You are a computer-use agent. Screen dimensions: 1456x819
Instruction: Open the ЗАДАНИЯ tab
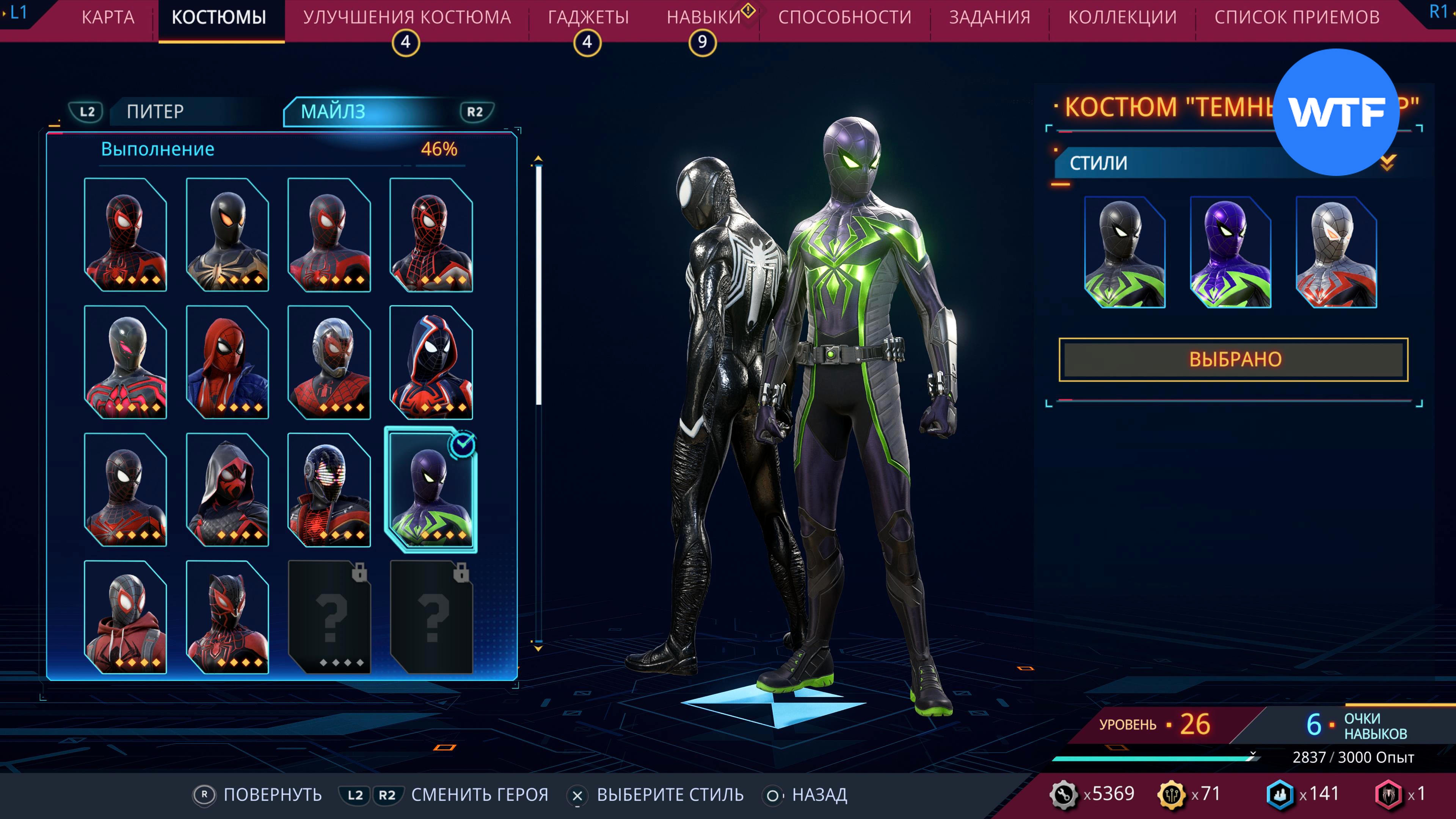[x=989, y=17]
